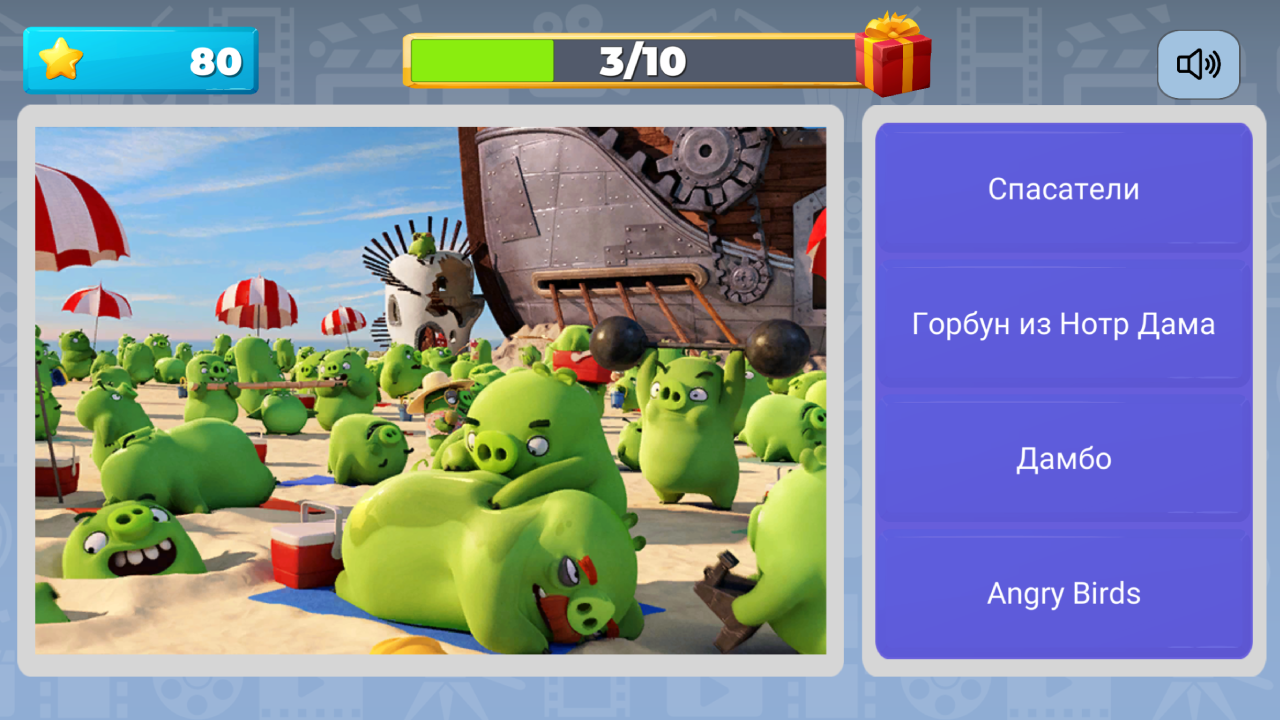Choose the answer Дамбо
Image resolution: width=1280 pixels, height=720 pixels.
click(x=1063, y=458)
